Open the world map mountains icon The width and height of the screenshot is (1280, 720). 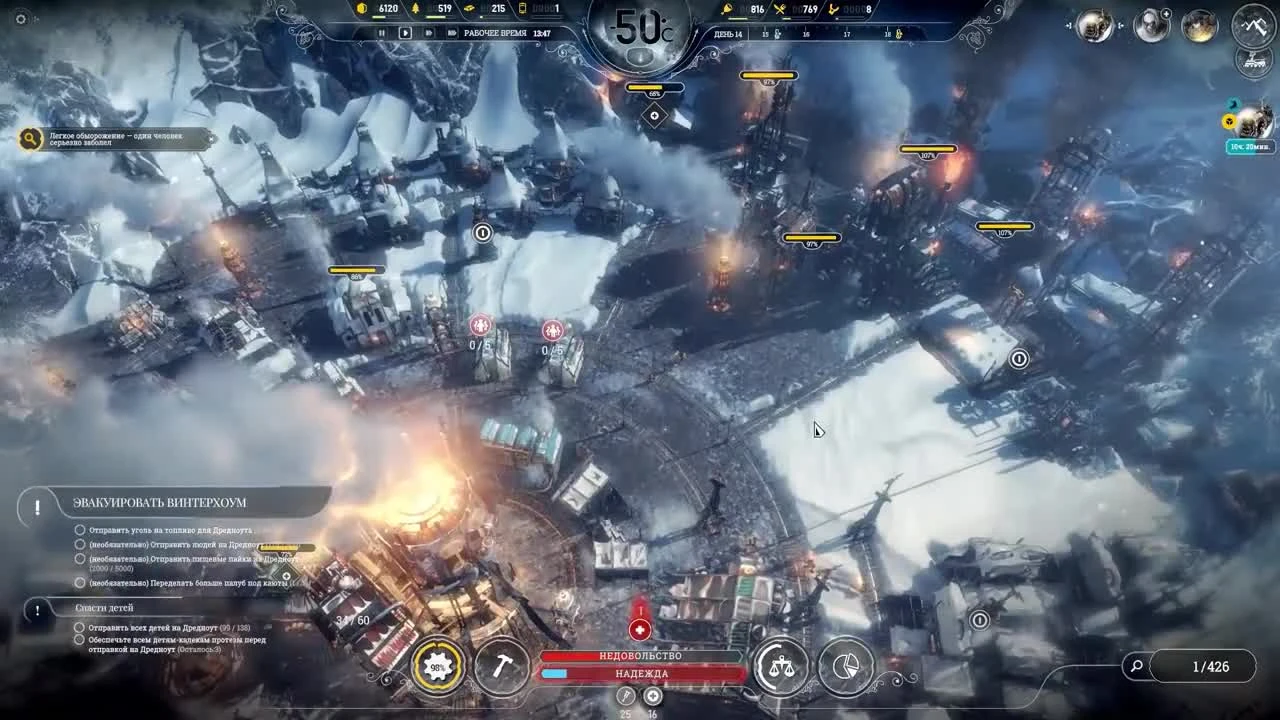pyautogui.click(x=1251, y=27)
